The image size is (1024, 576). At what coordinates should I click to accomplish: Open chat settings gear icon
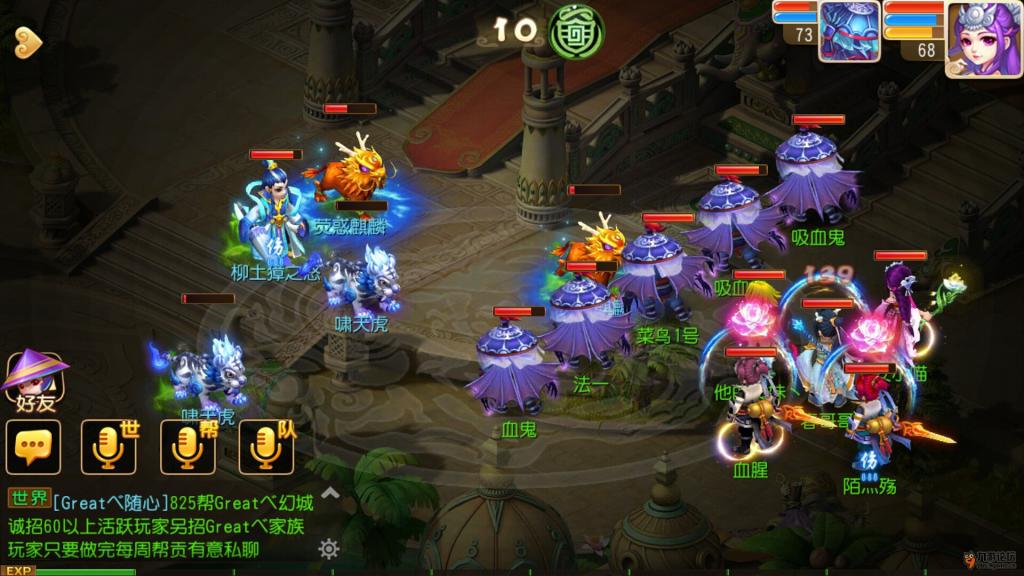(x=329, y=548)
